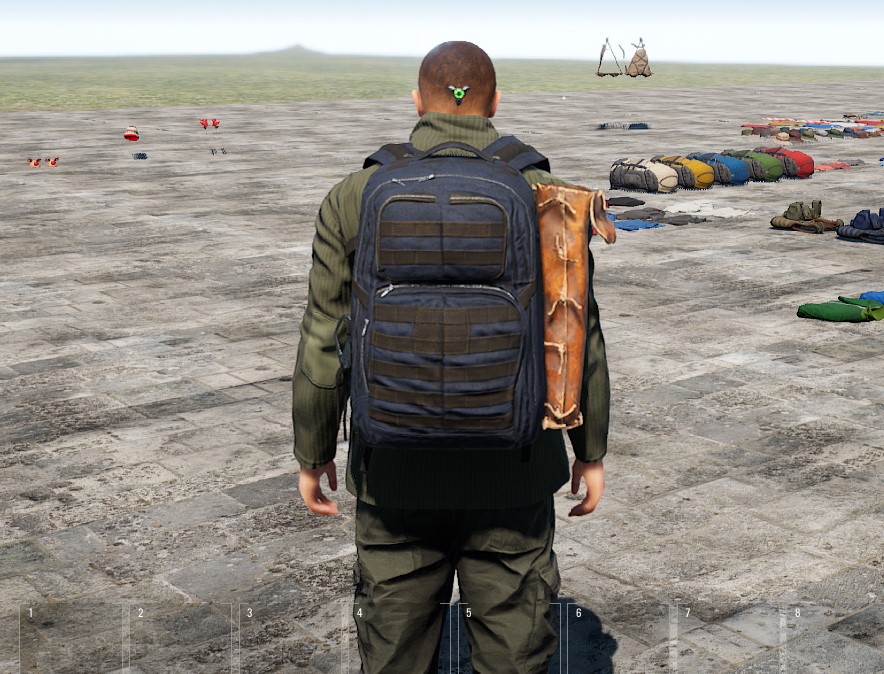The height and width of the screenshot is (674, 884).
Task: Select the quick slot marked 5
Action: pos(510,640)
